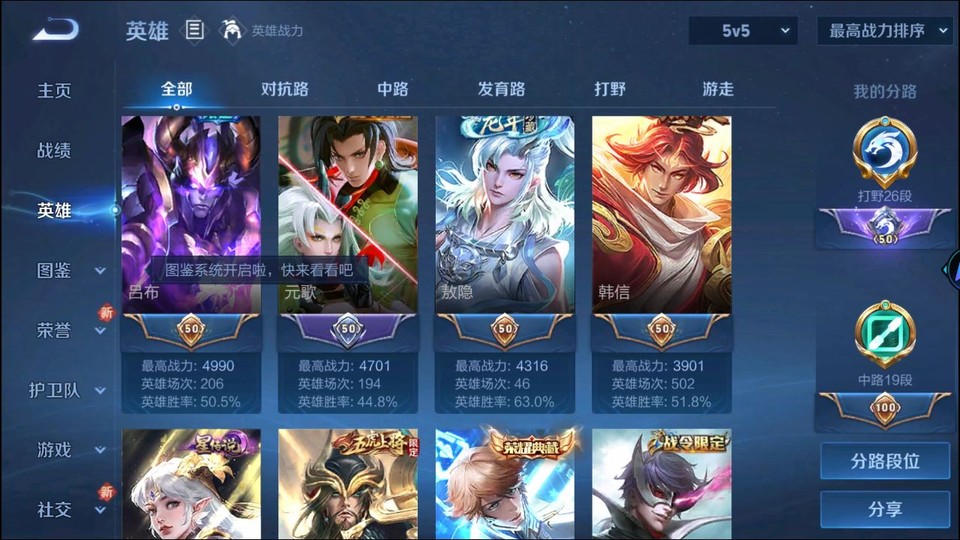Click the 分路段位 button

(x=885, y=462)
